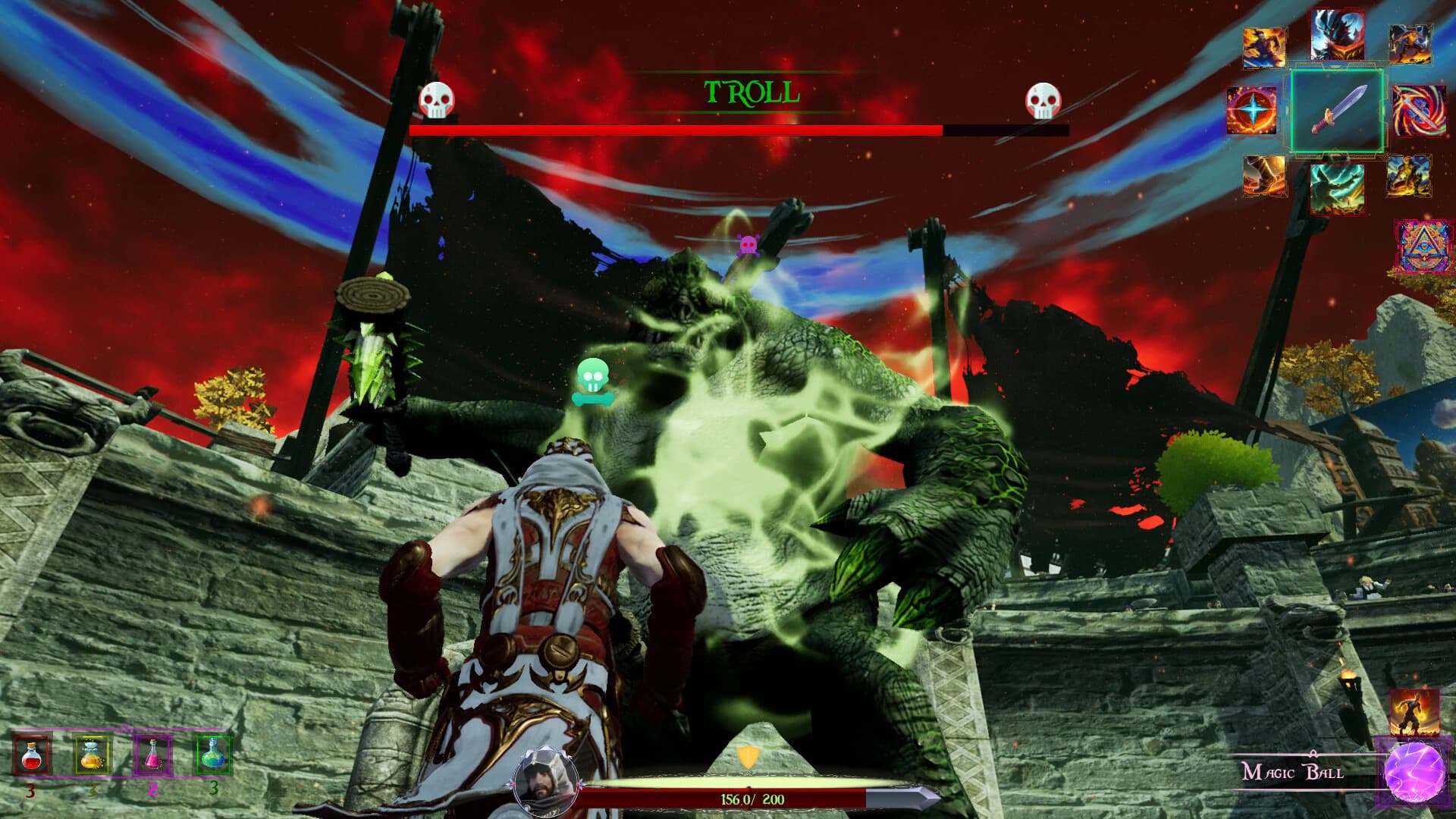Cast the Magic Ball purple orb spell

[1414, 773]
